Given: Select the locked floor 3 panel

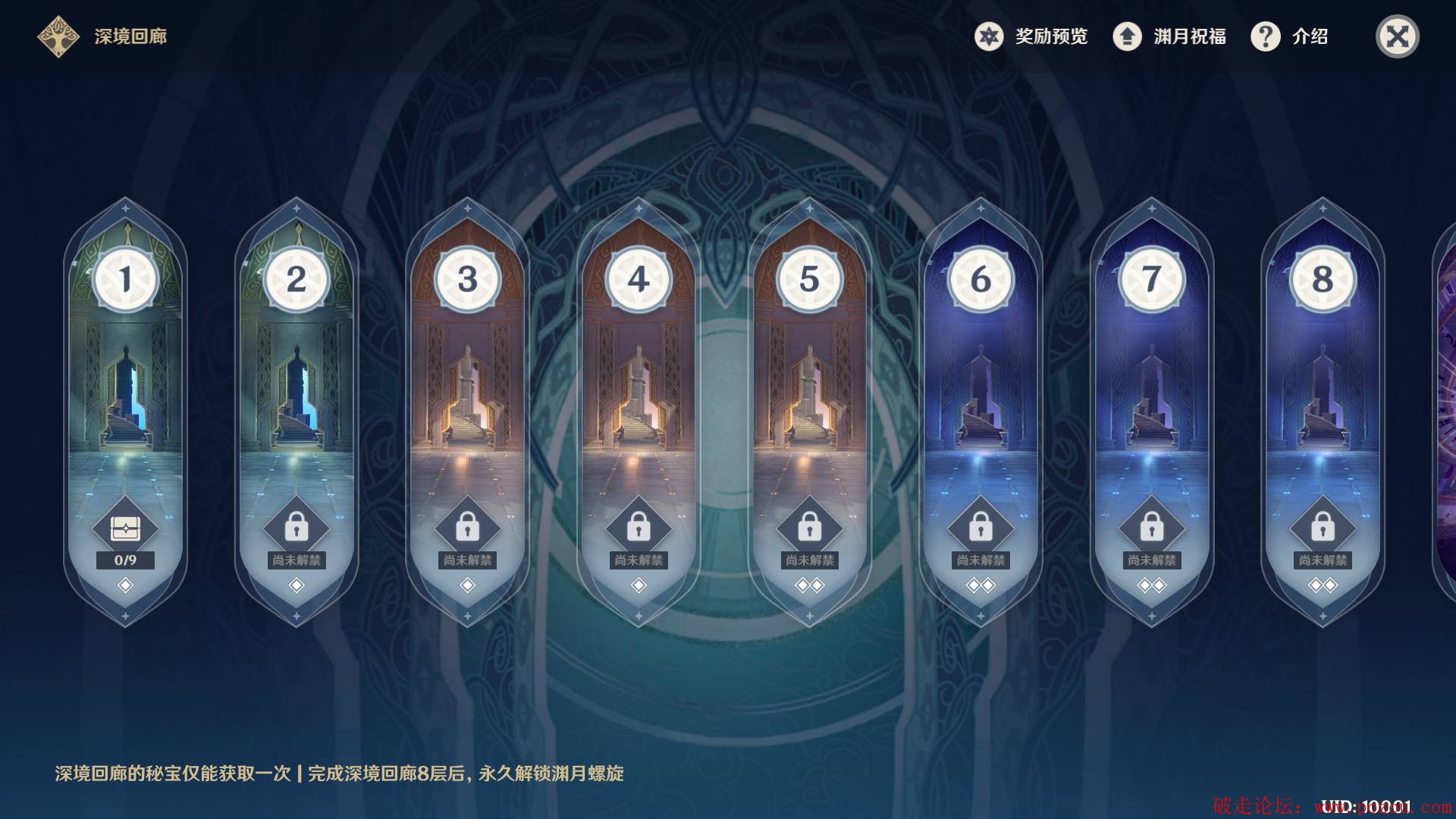Looking at the screenshot, I should pyautogui.click(x=468, y=394).
